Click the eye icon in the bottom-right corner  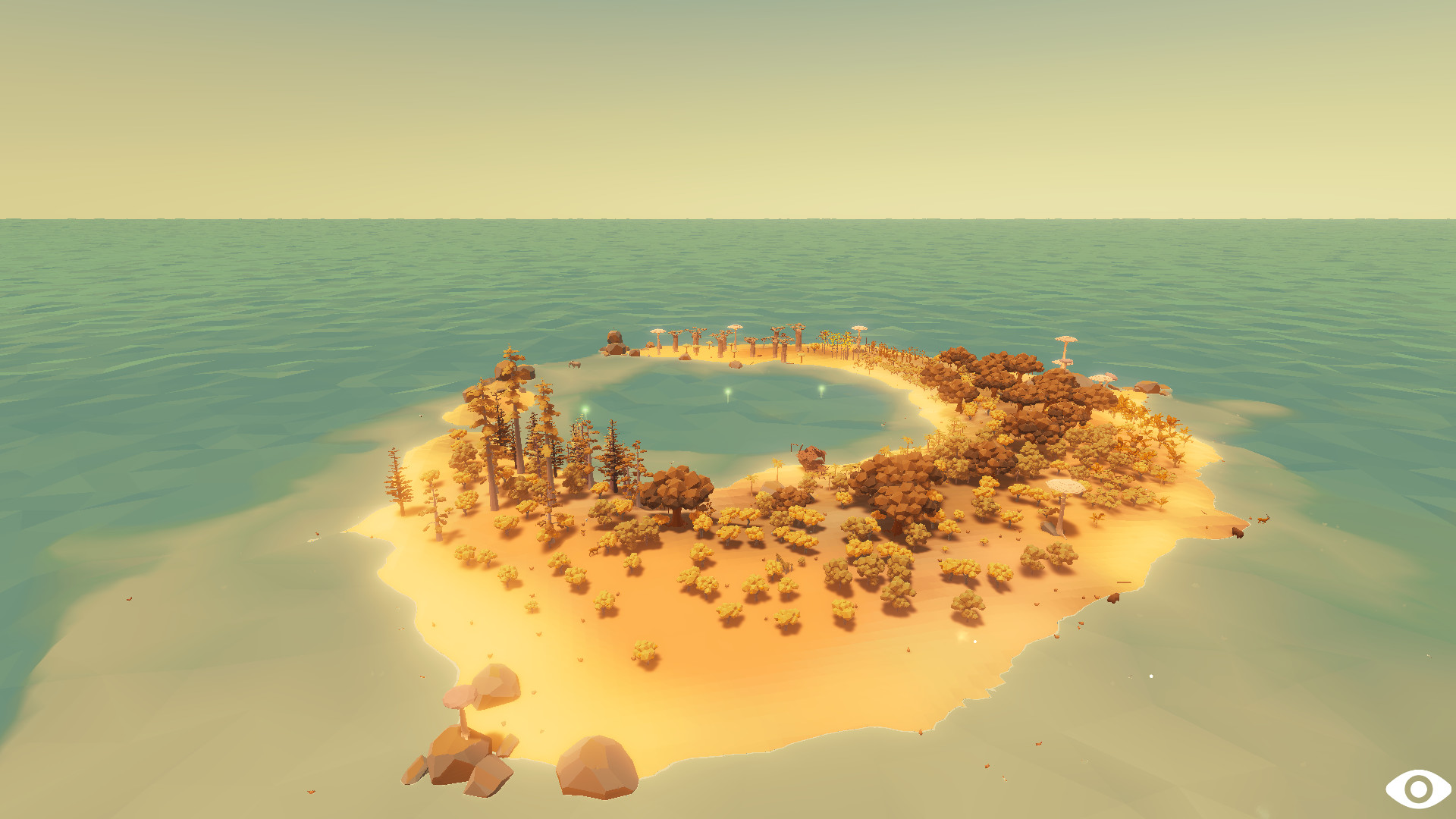[1419, 789]
